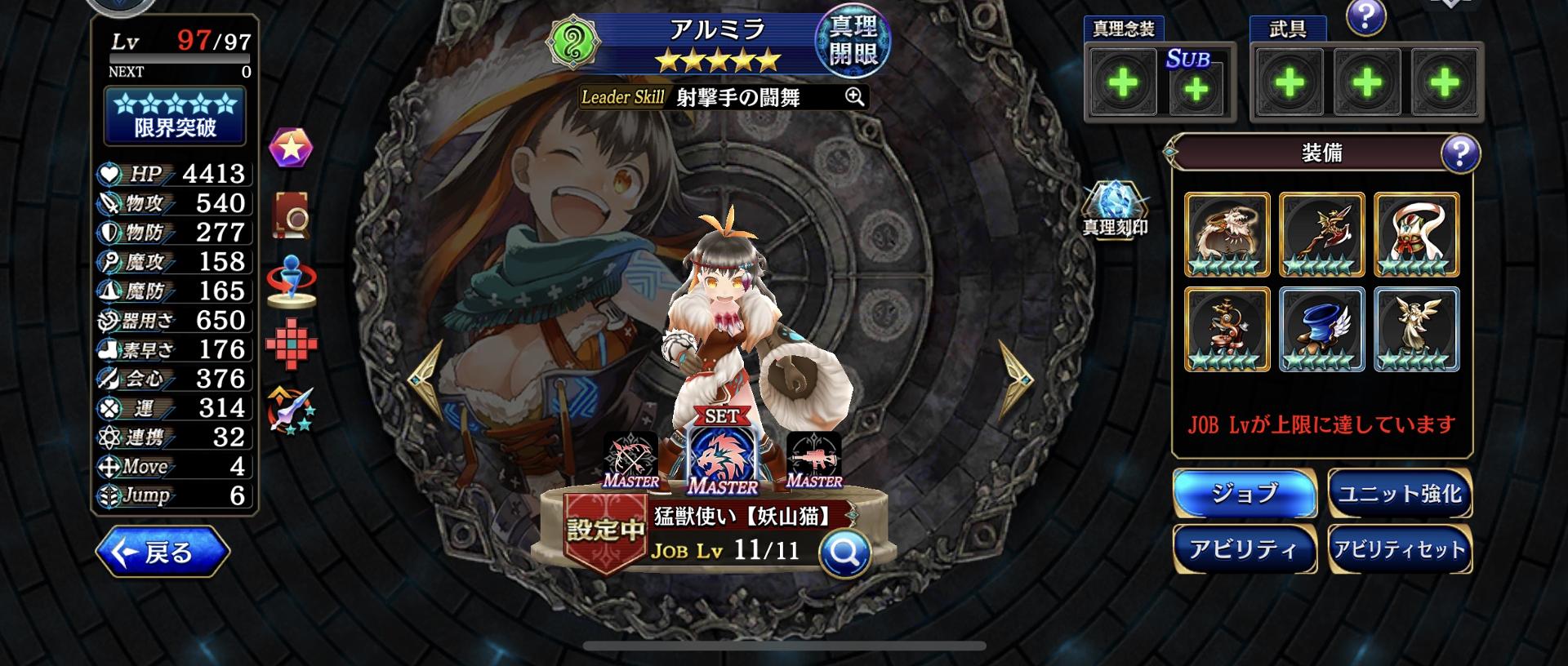Magnify the Leader Skill description
The width and height of the screenshot is (1568, 666).
(854, 97)
